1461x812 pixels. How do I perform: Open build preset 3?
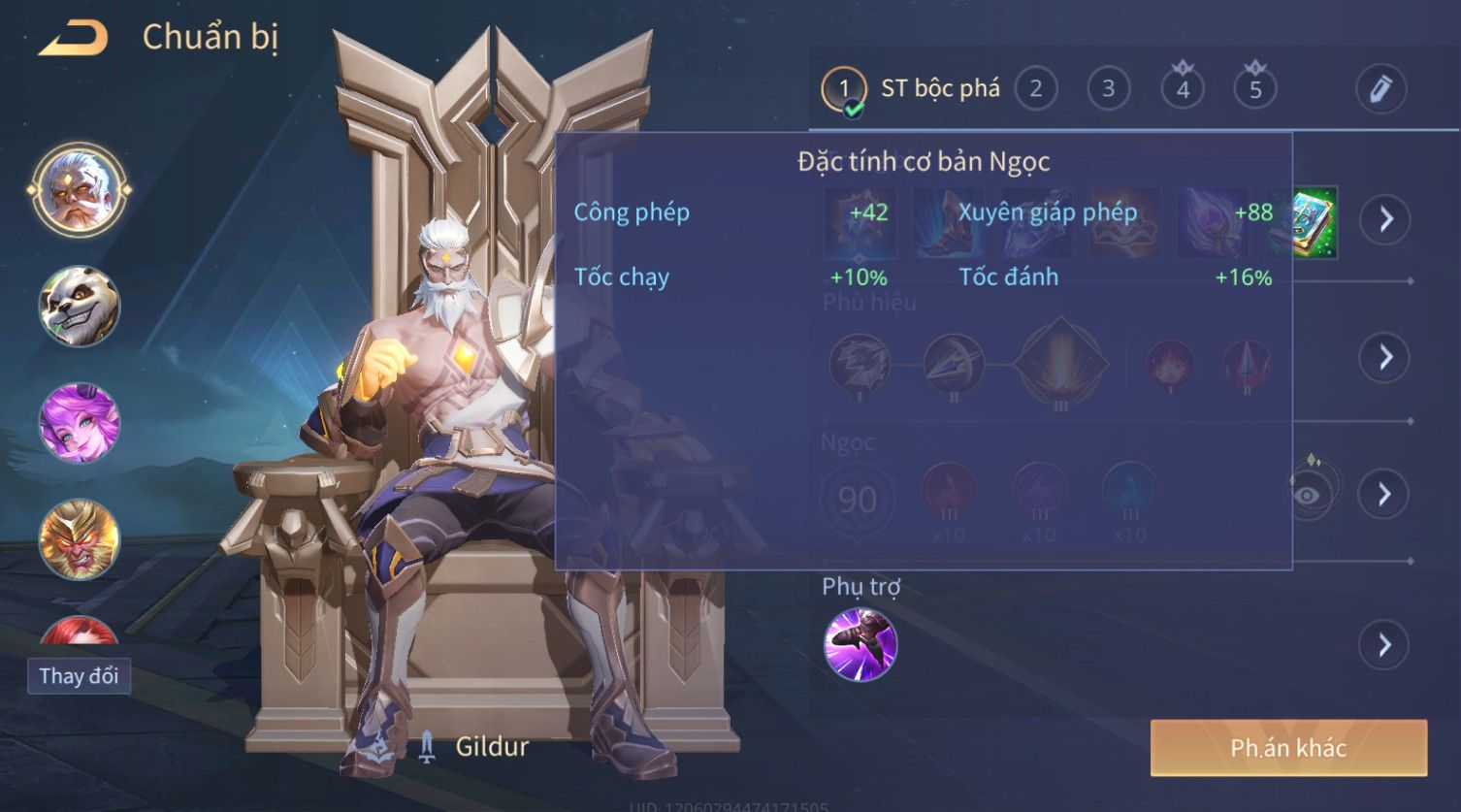pos(1108,89)
